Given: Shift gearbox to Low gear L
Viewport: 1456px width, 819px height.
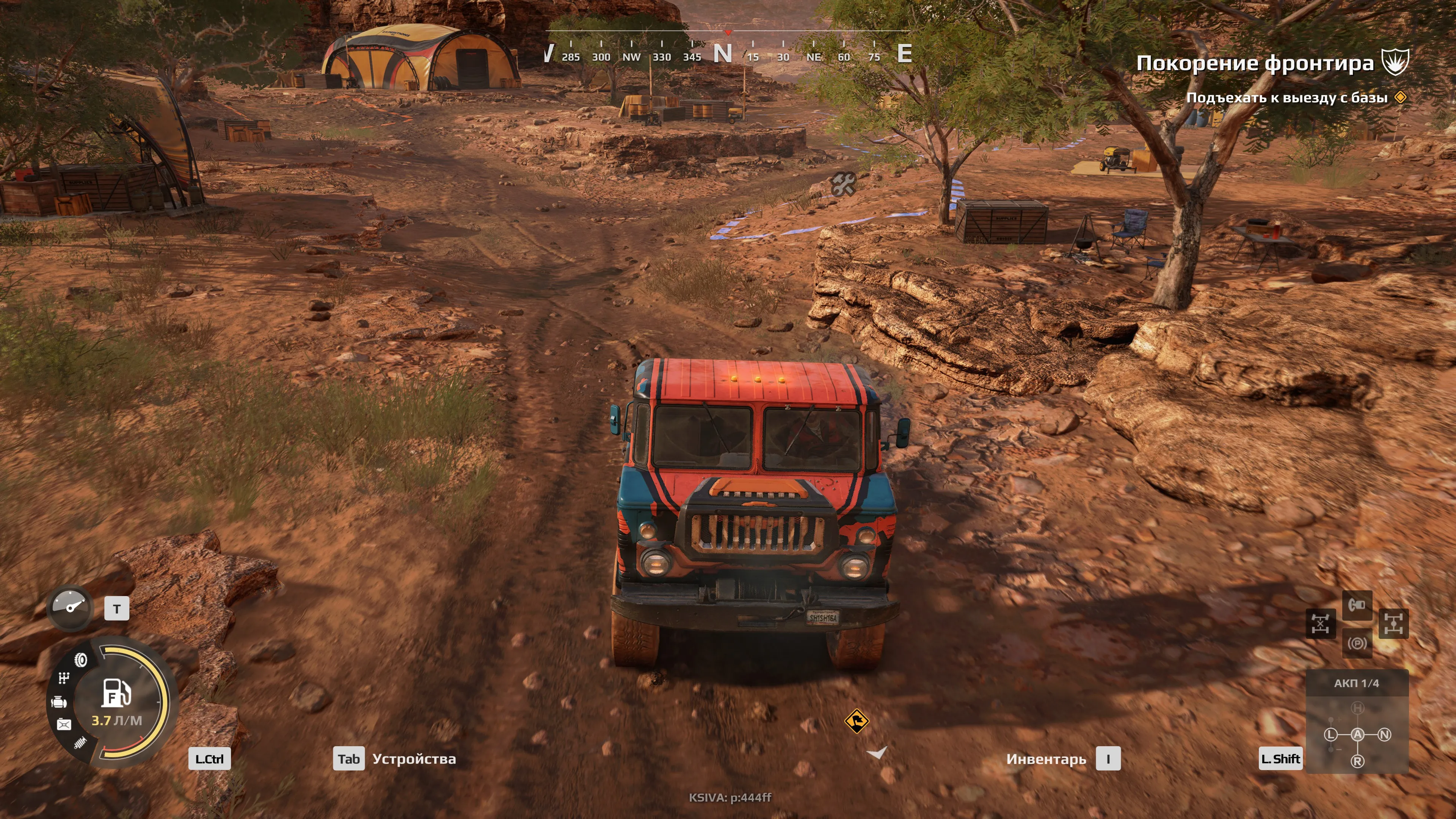Looking at the screenshot, I should (1330, 734).
